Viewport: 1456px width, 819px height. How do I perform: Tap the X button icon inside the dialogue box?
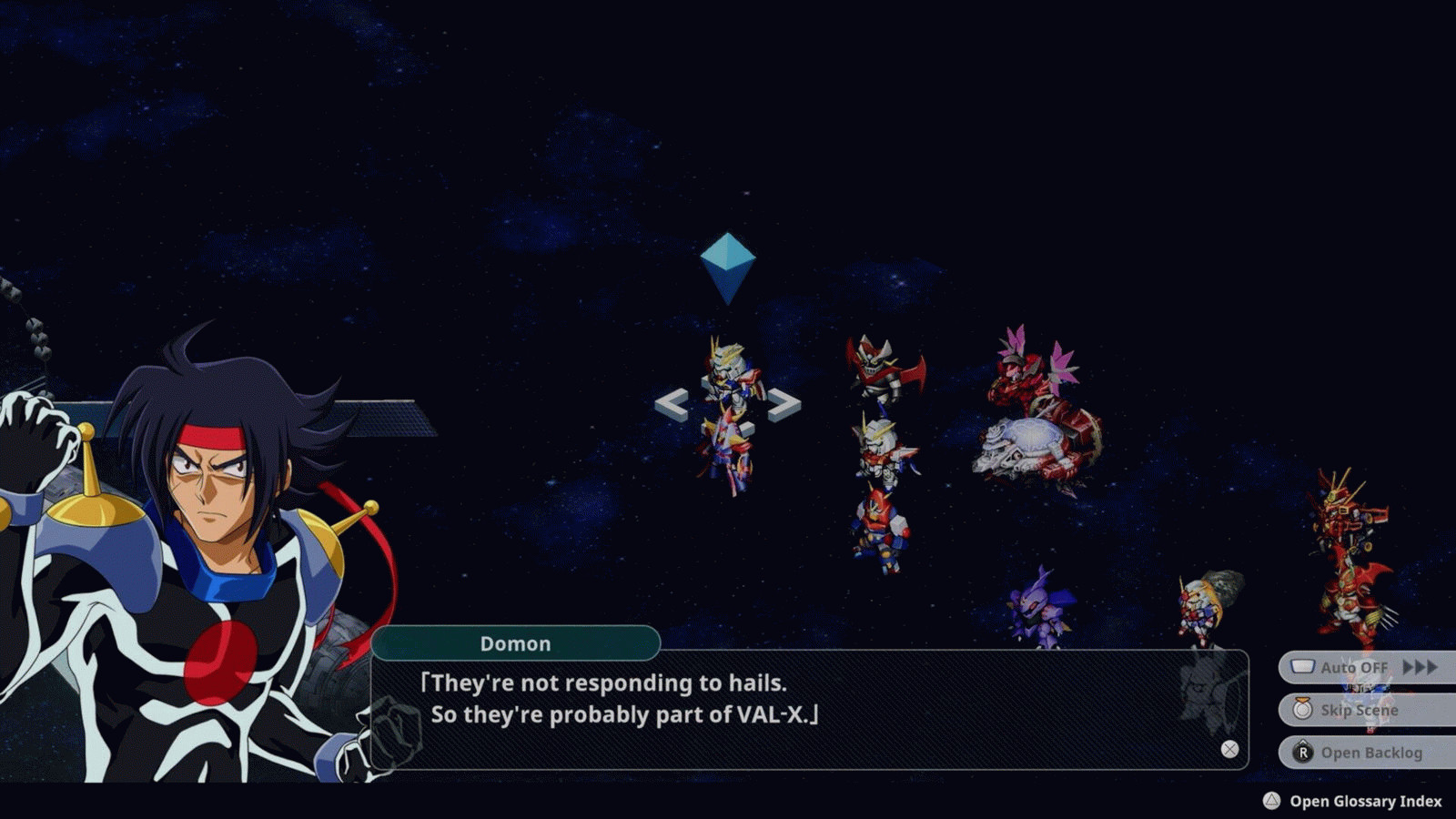(1228, 748)
